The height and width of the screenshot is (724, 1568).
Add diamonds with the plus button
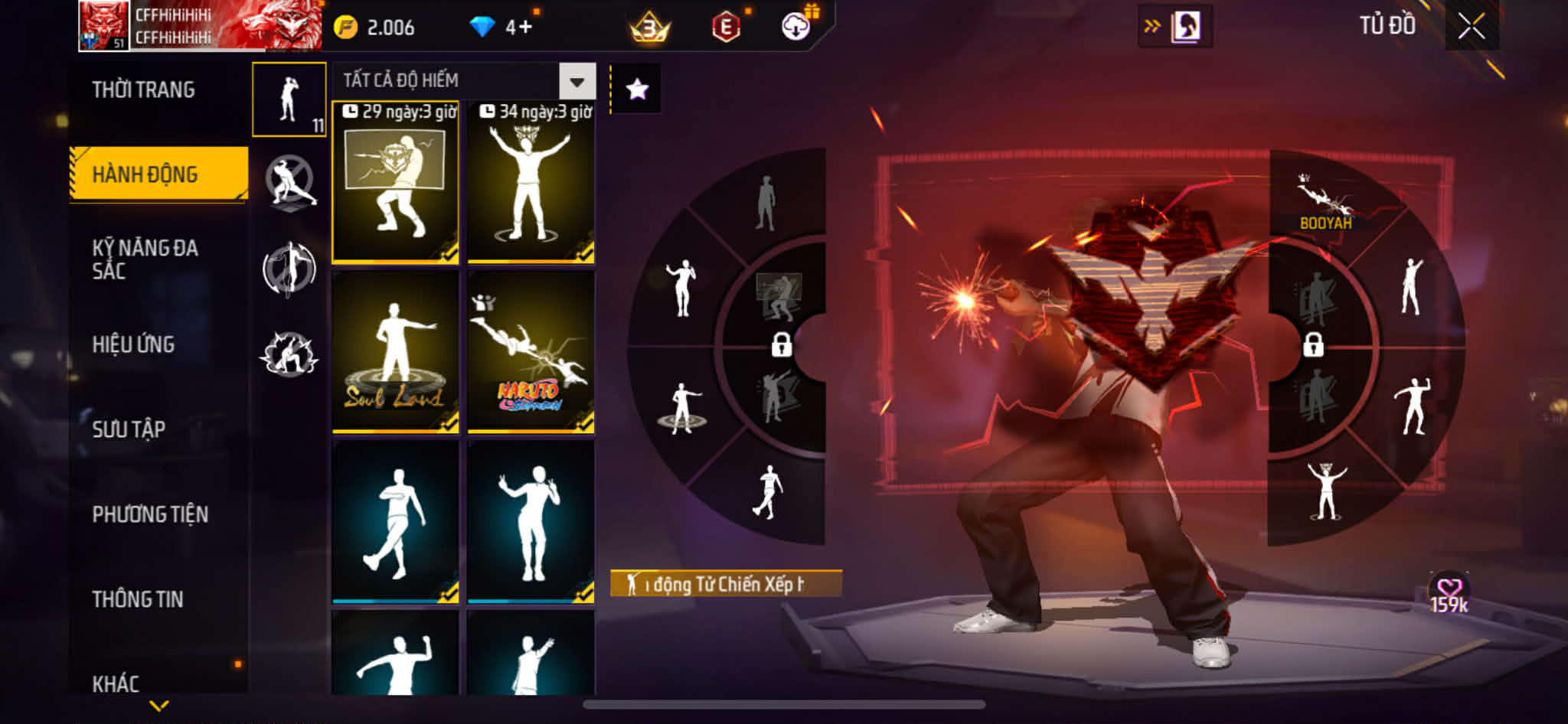pos(524,28)
